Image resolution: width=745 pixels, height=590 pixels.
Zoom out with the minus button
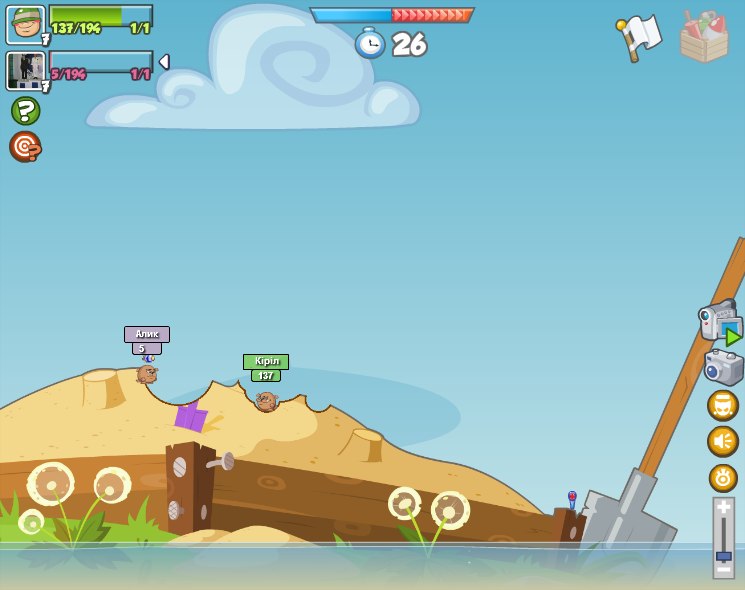723,570
